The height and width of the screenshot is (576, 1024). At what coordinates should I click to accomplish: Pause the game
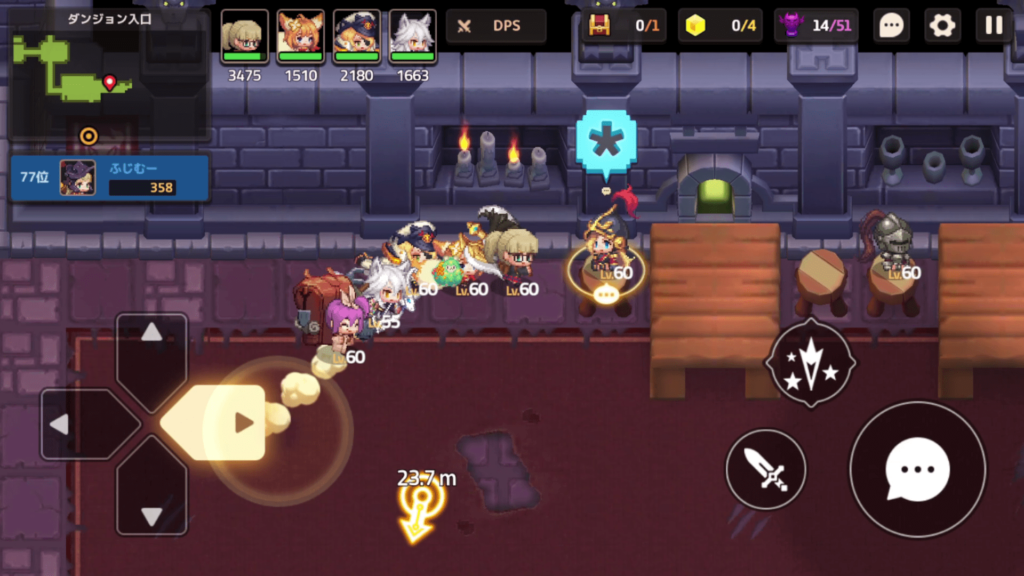[994, 26]
